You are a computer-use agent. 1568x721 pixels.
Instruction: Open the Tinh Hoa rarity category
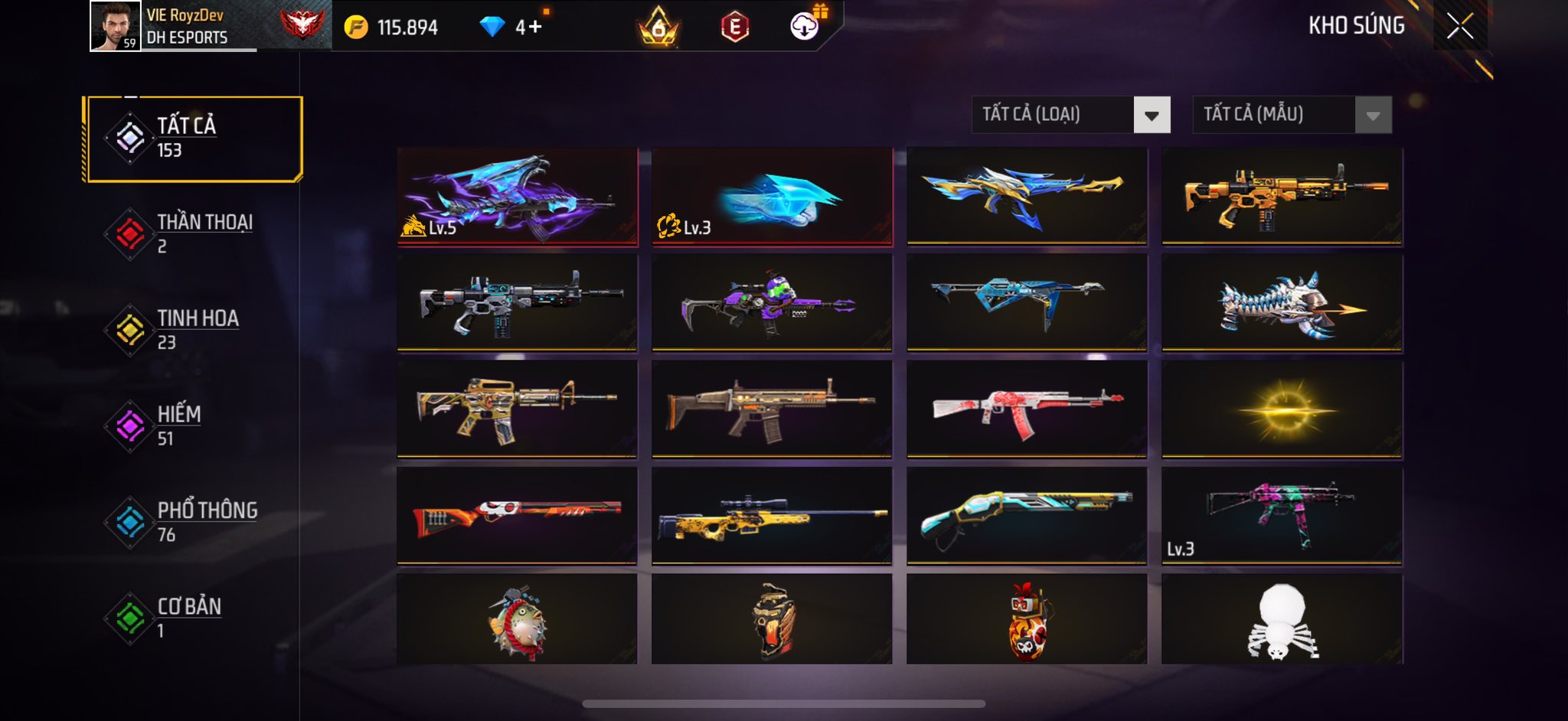tap(191, 330)
